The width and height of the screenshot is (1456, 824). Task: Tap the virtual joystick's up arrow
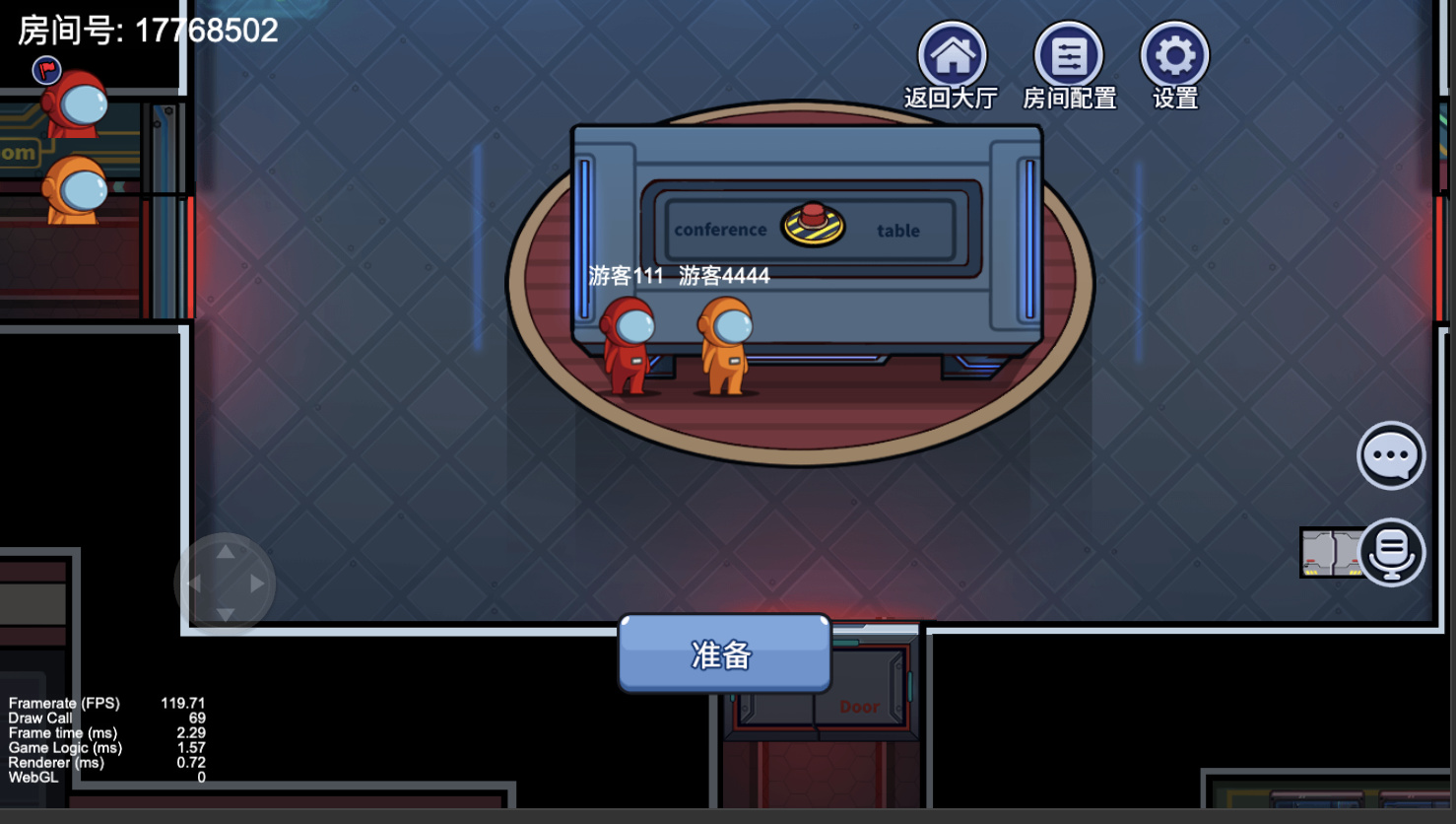[x=226, y=552]
